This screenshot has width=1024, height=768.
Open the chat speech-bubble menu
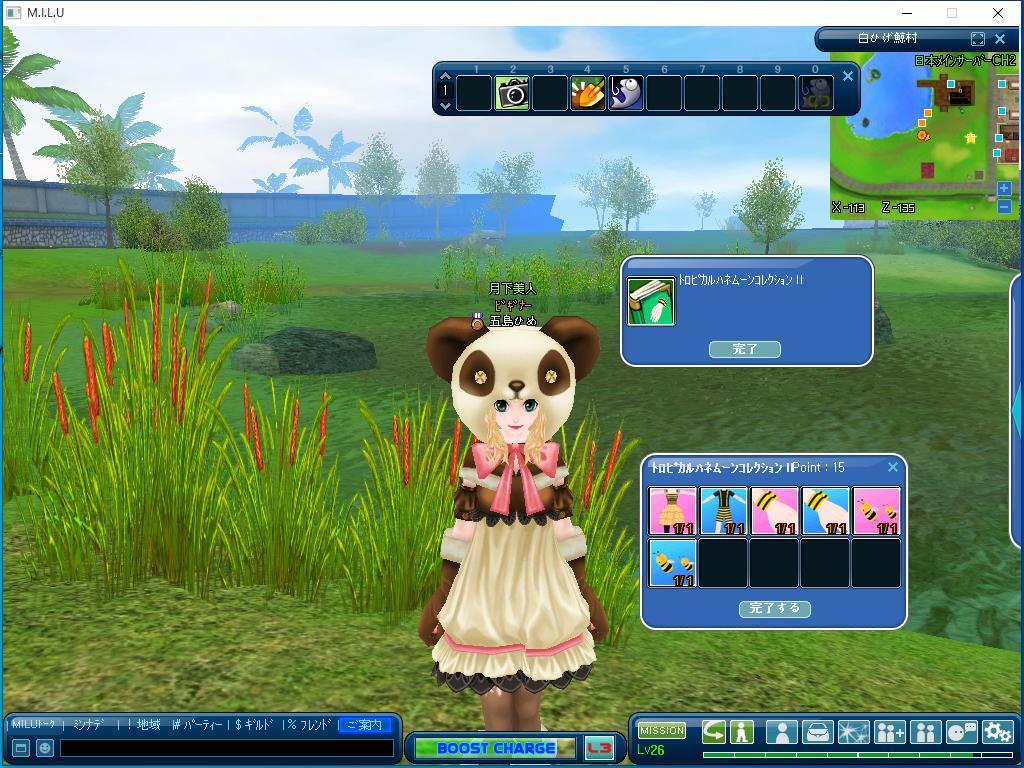click(961, 732)
